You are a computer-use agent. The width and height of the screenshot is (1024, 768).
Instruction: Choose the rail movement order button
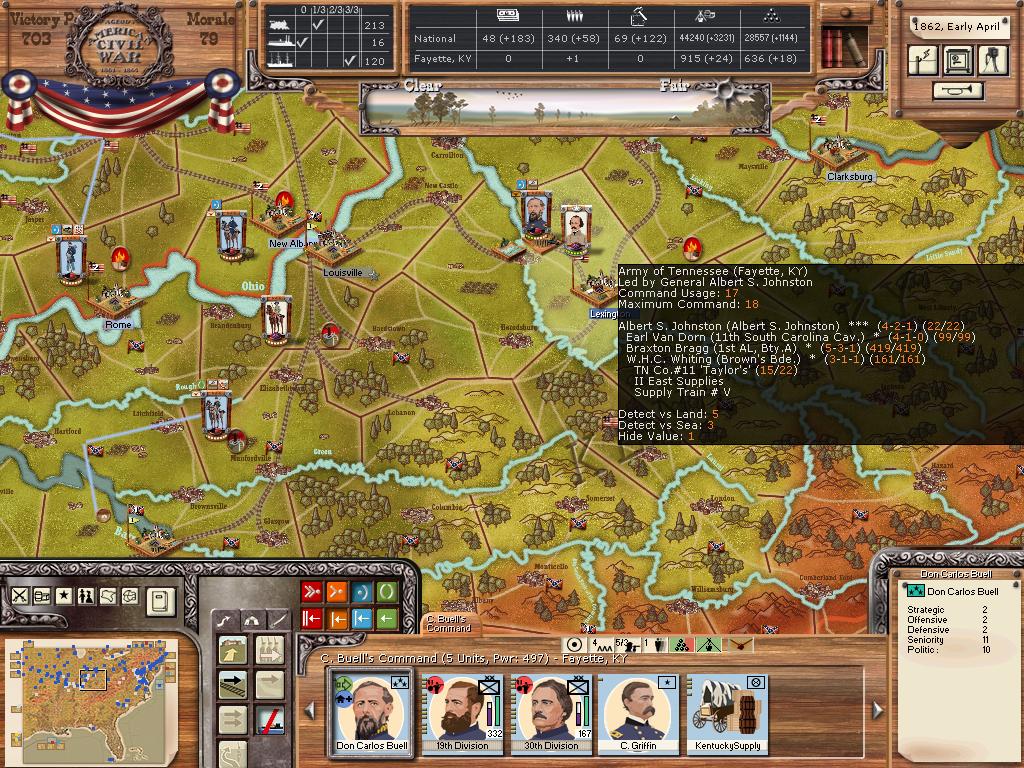click(x=233, y=685)
